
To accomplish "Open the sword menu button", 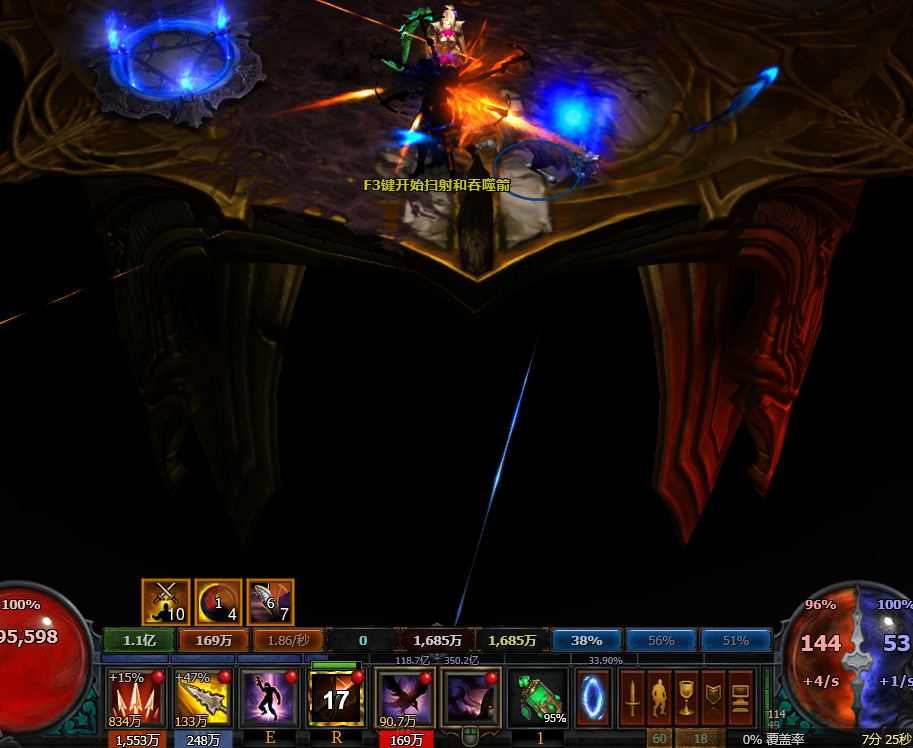I will coord(632,697).
